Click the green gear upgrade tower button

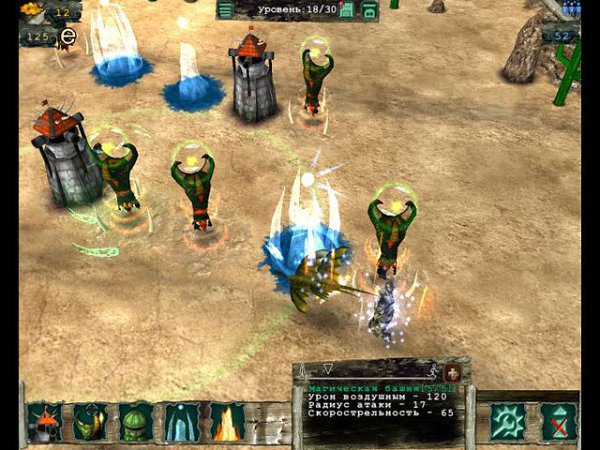(x=508, y=421)
